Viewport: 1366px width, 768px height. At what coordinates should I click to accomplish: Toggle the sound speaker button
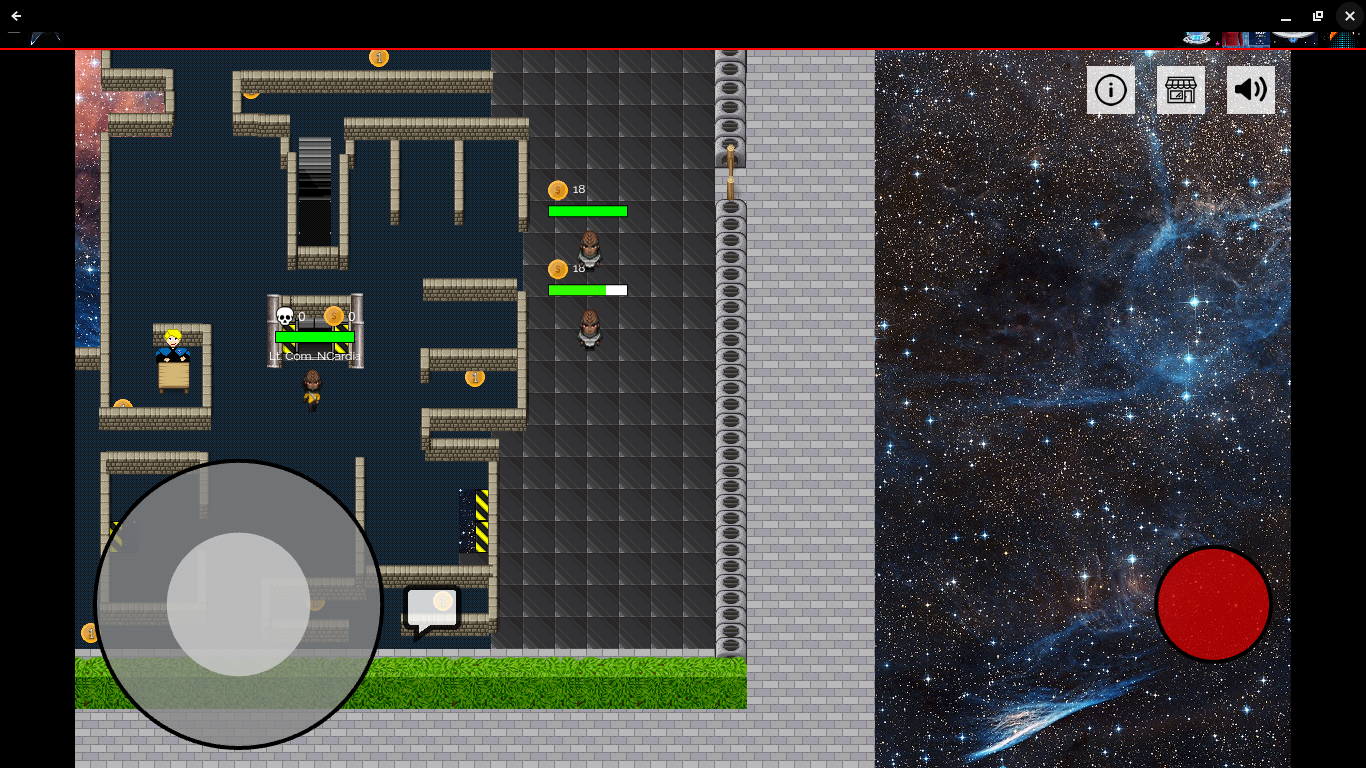(x=1251, y=90)
